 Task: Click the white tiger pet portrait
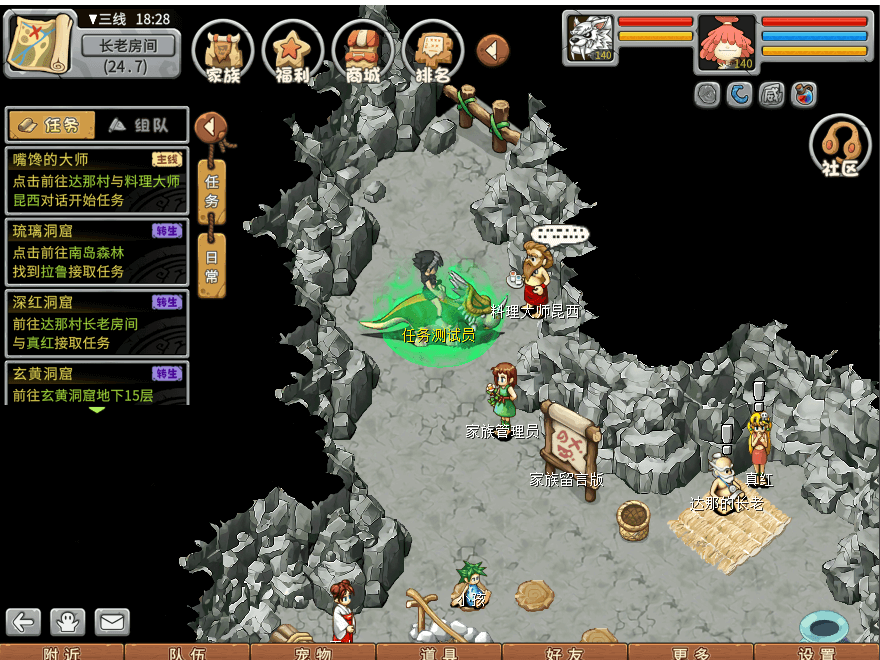point(590,38)
